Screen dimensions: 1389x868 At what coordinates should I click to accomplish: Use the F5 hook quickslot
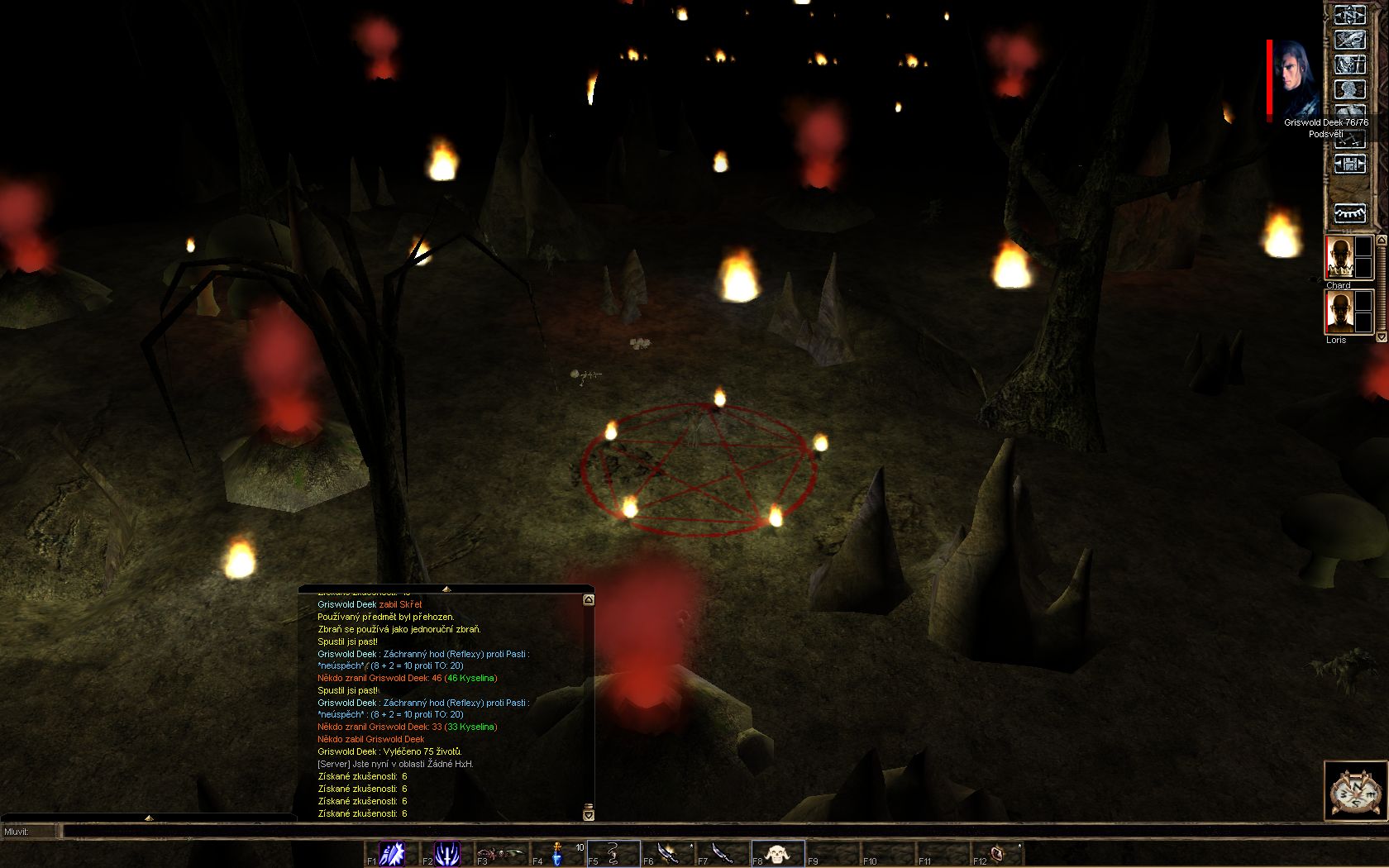pyautogui.click(x=613, y=853)
